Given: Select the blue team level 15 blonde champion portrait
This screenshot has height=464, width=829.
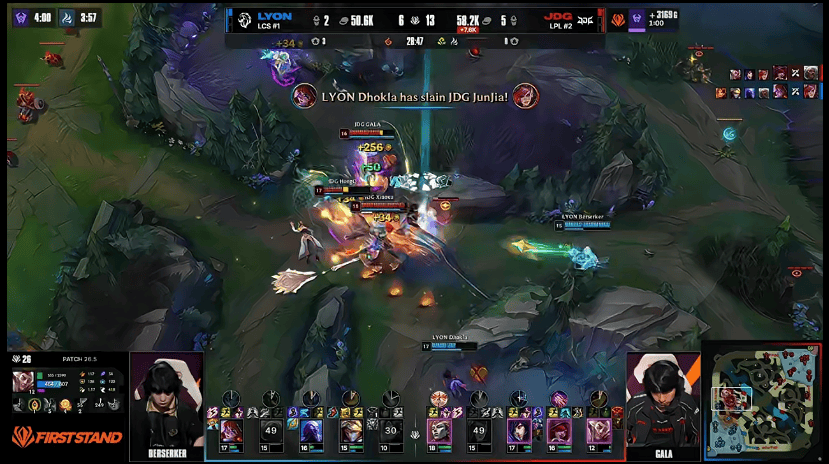Looking at the screenshot, I should (351, 431).
